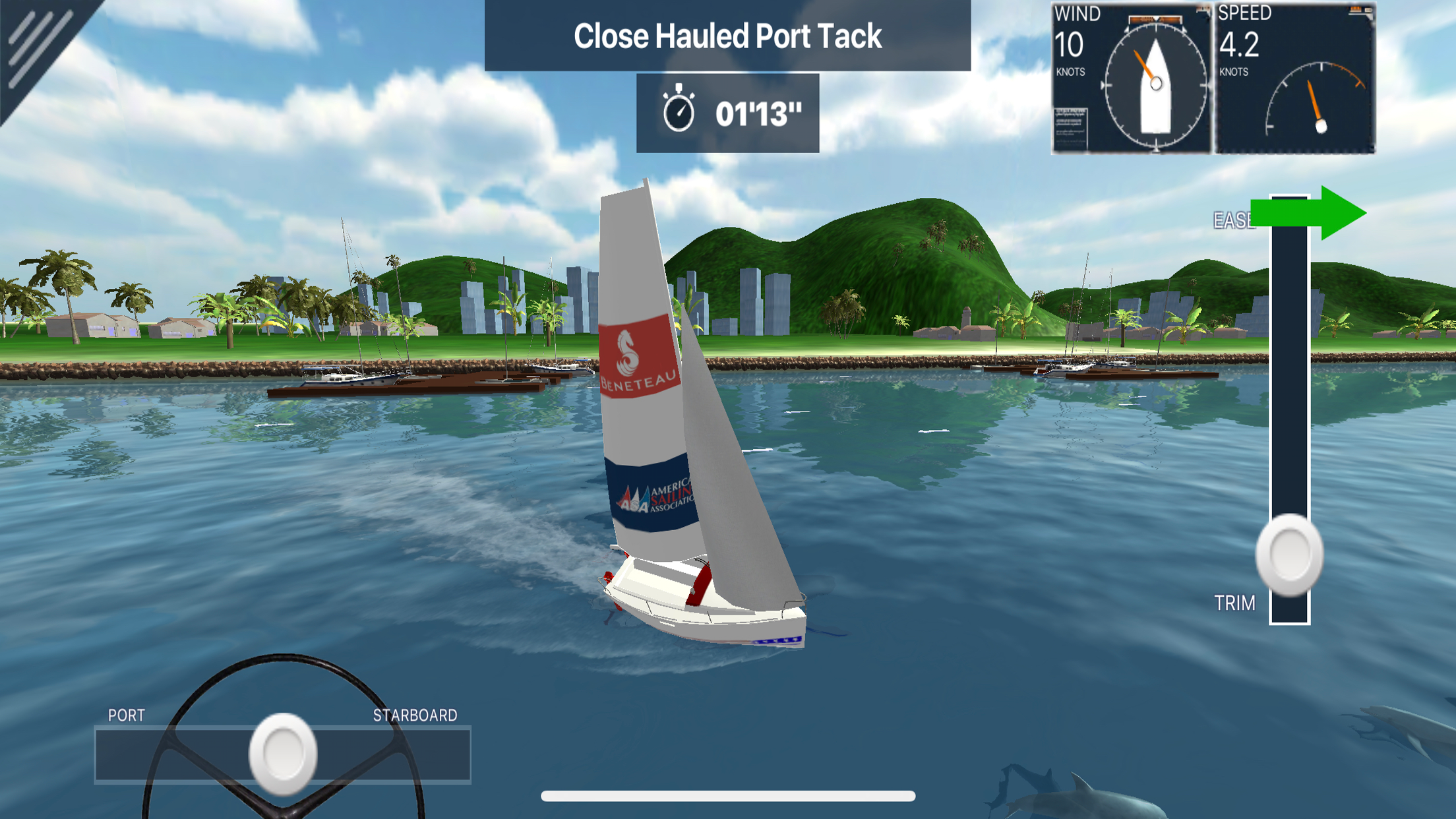Click the sail trim slider knob
1456x819 pixels.
(x=1289, y=555)
